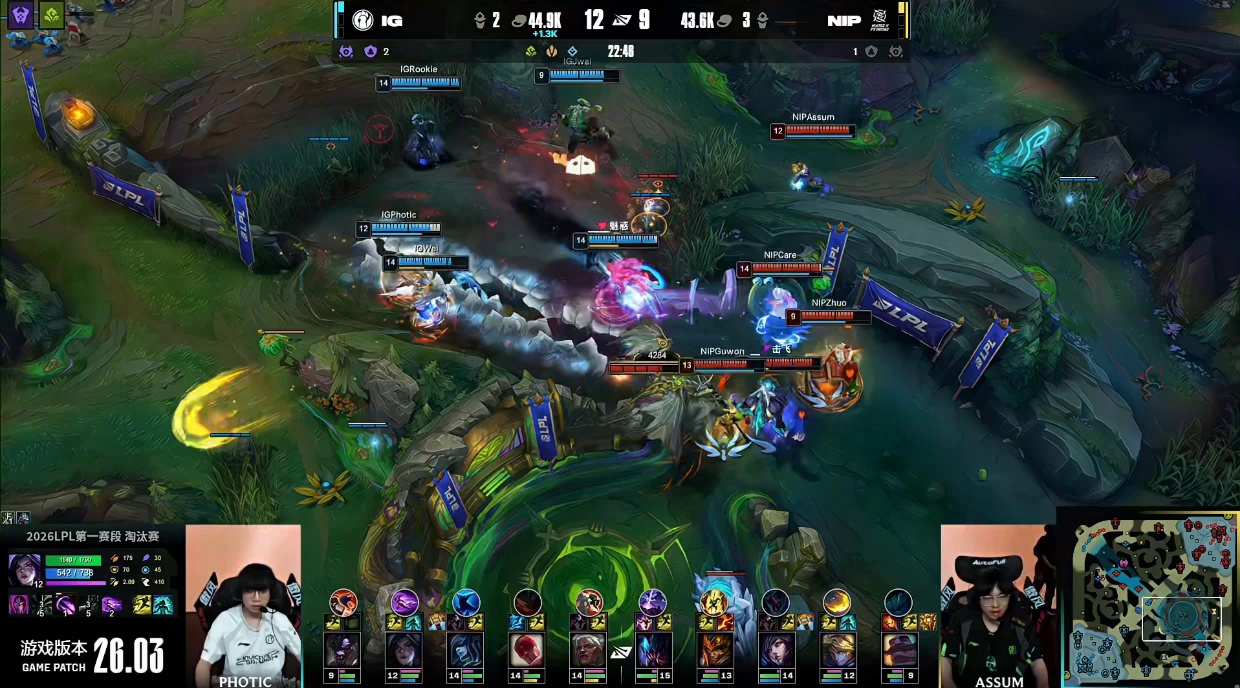Click the green champion icon in the top-left corner
1240x688 pixels.
tap(52, 15)
